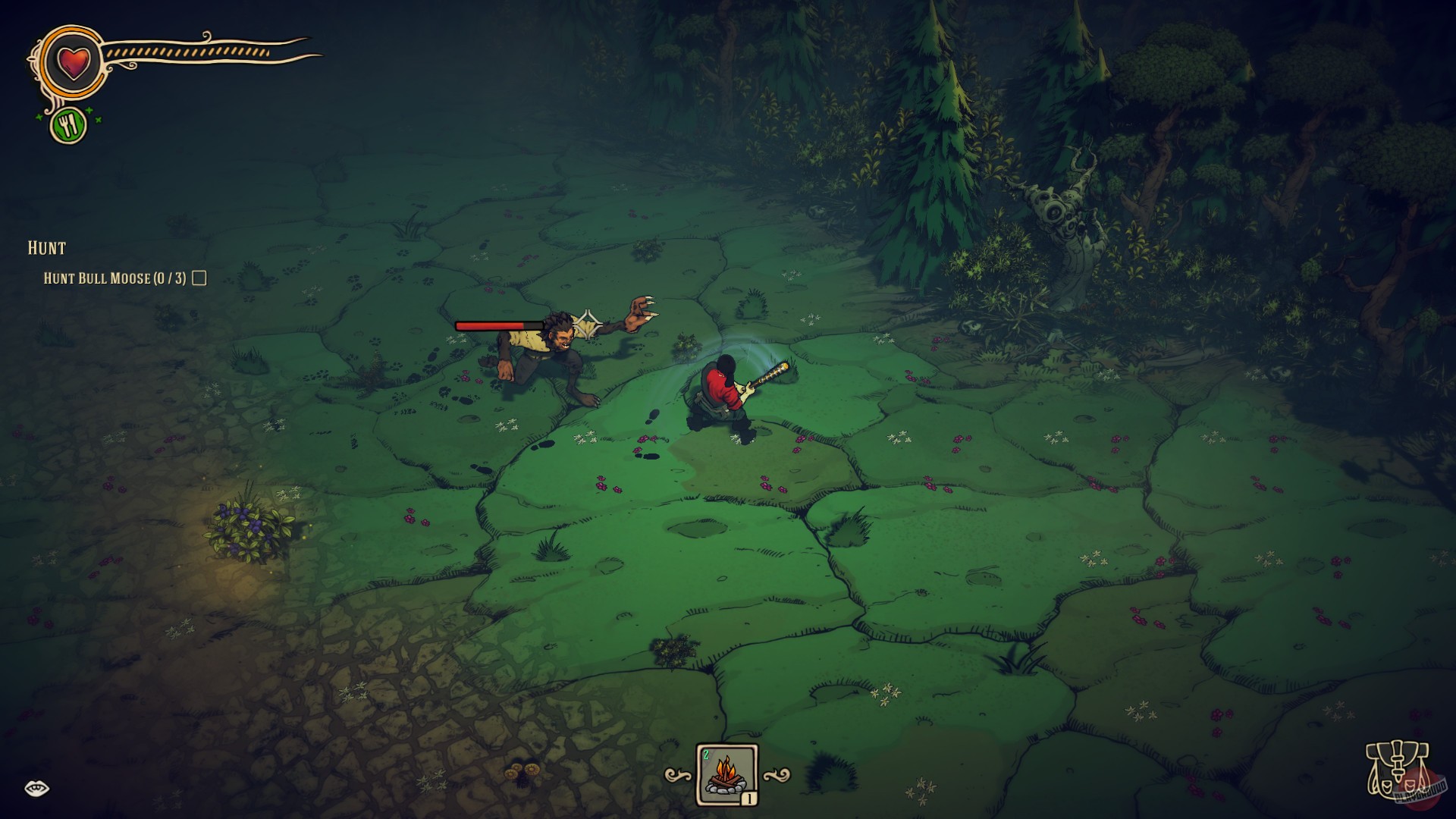Open the Hunt Bull Moose objective entry
Screen dimensions: 1456x819
[x=114, y=278]
